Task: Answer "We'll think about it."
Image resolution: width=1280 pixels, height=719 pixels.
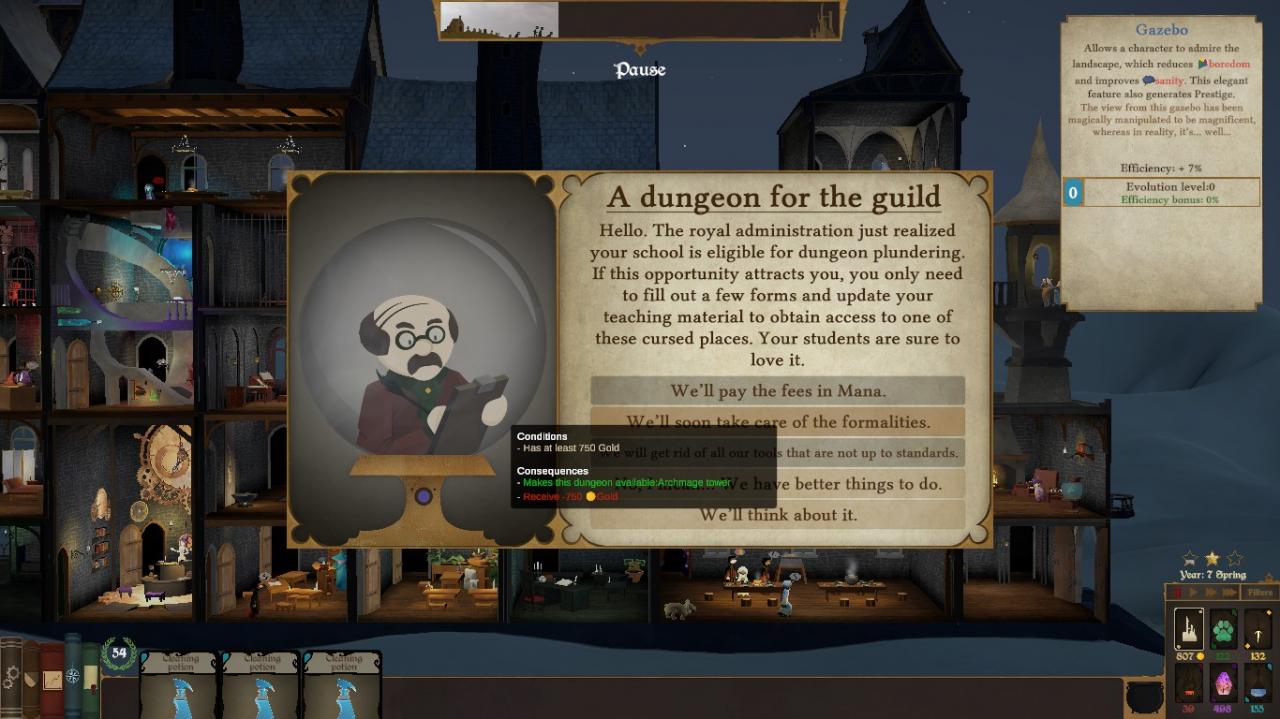Action: click(x=777, y=515)
